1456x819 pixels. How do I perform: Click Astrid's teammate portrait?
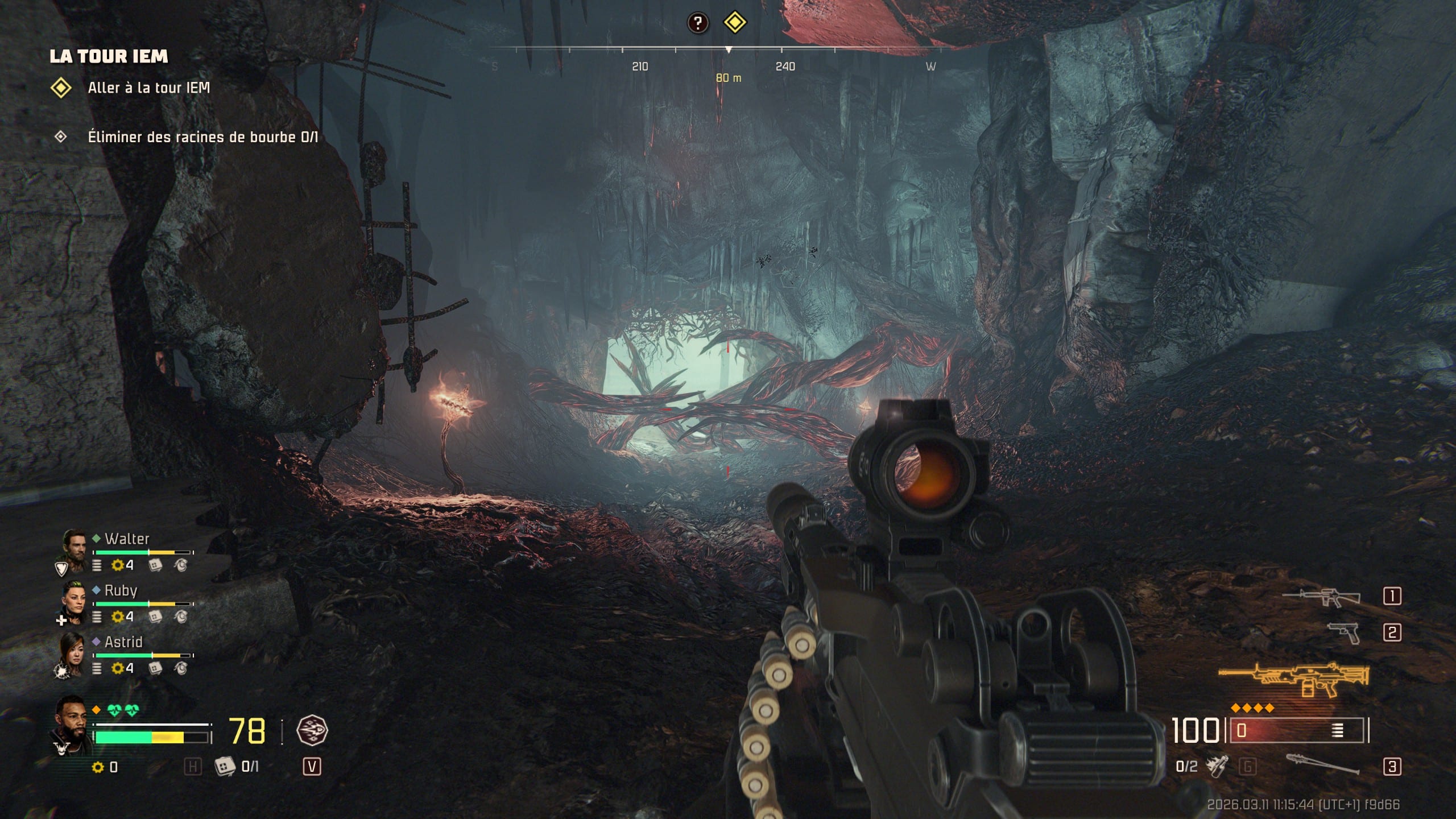(73, 652)
